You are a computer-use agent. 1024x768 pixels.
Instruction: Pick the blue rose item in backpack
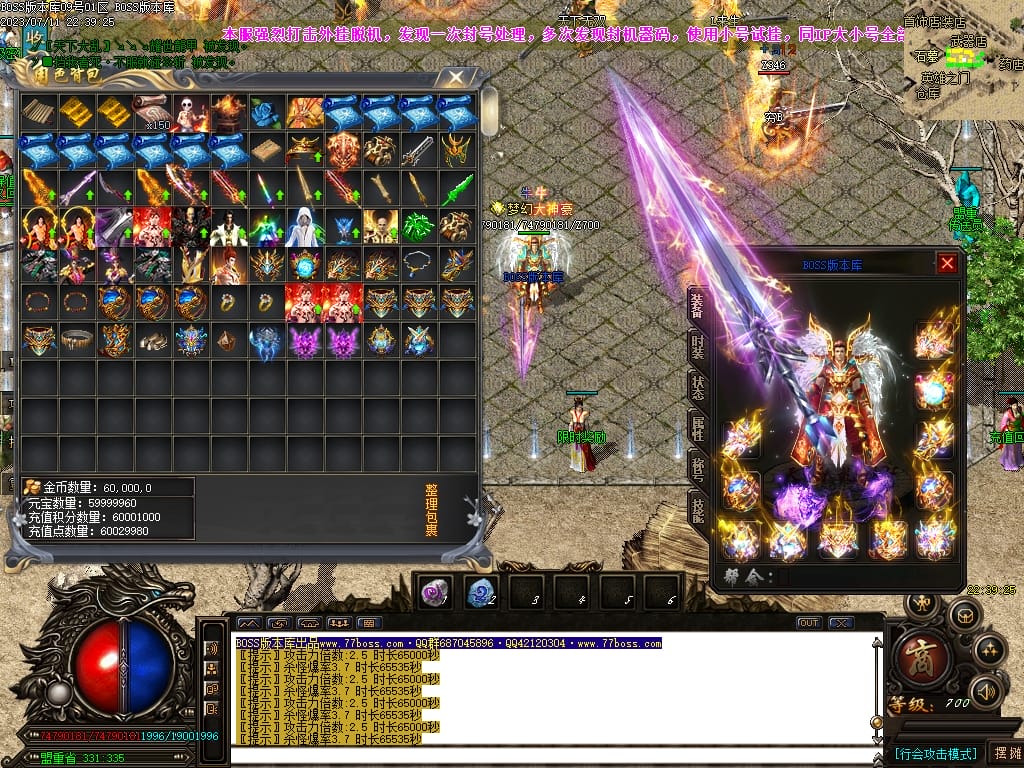(267, 112)
